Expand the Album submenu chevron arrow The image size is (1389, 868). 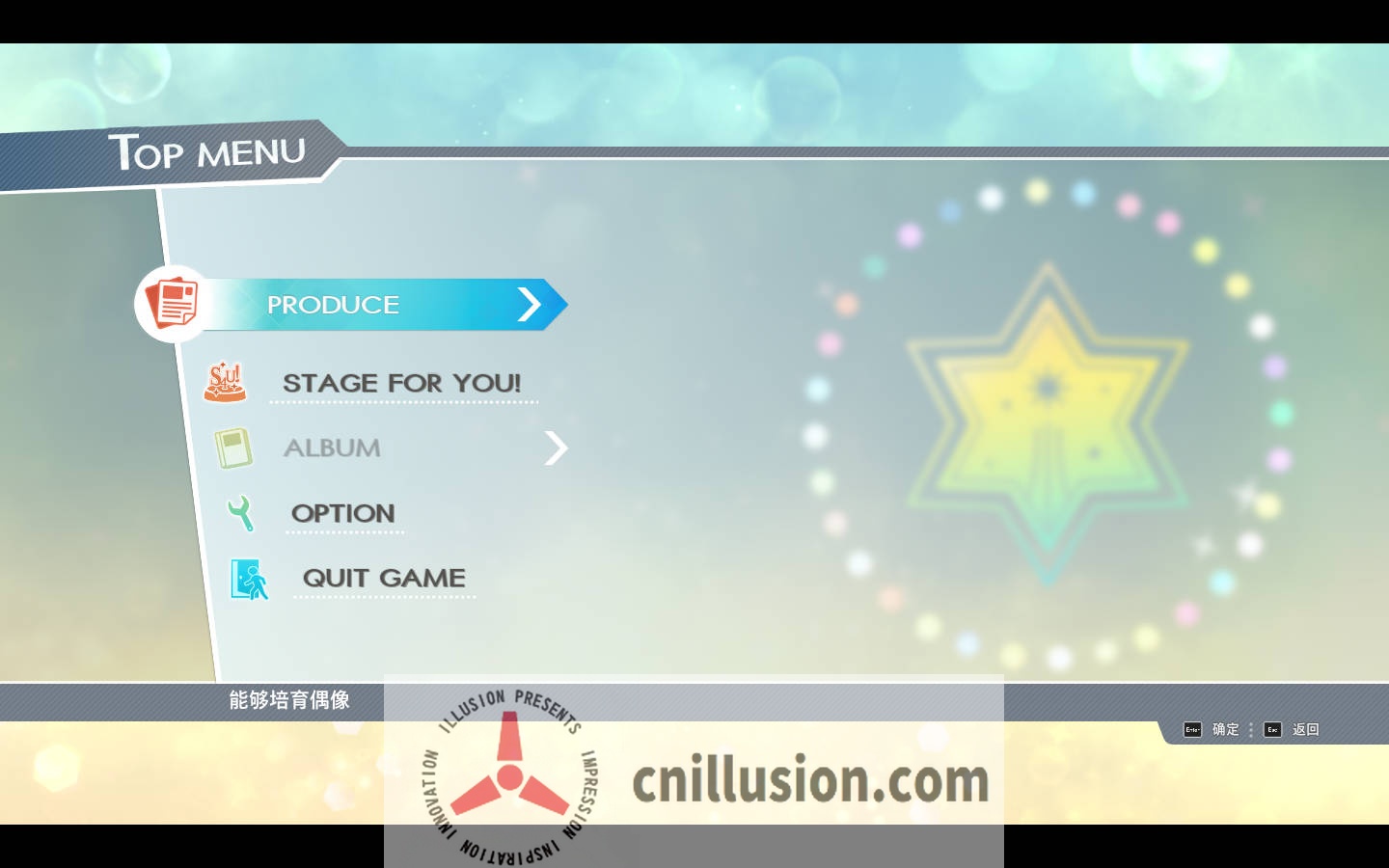point(556,448)
